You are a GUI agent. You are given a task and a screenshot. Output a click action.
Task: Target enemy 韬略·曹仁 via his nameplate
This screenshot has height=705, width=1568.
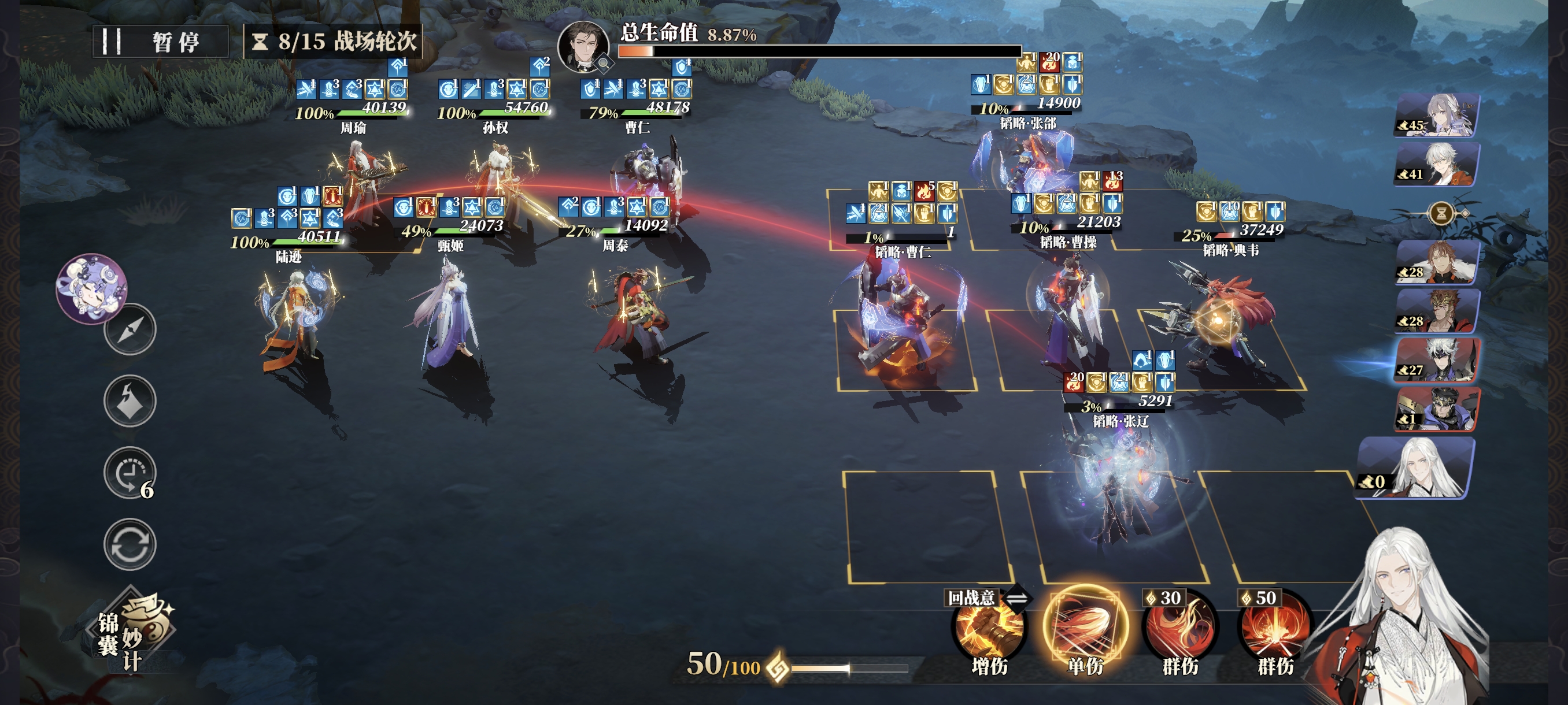tap(902, 252)
